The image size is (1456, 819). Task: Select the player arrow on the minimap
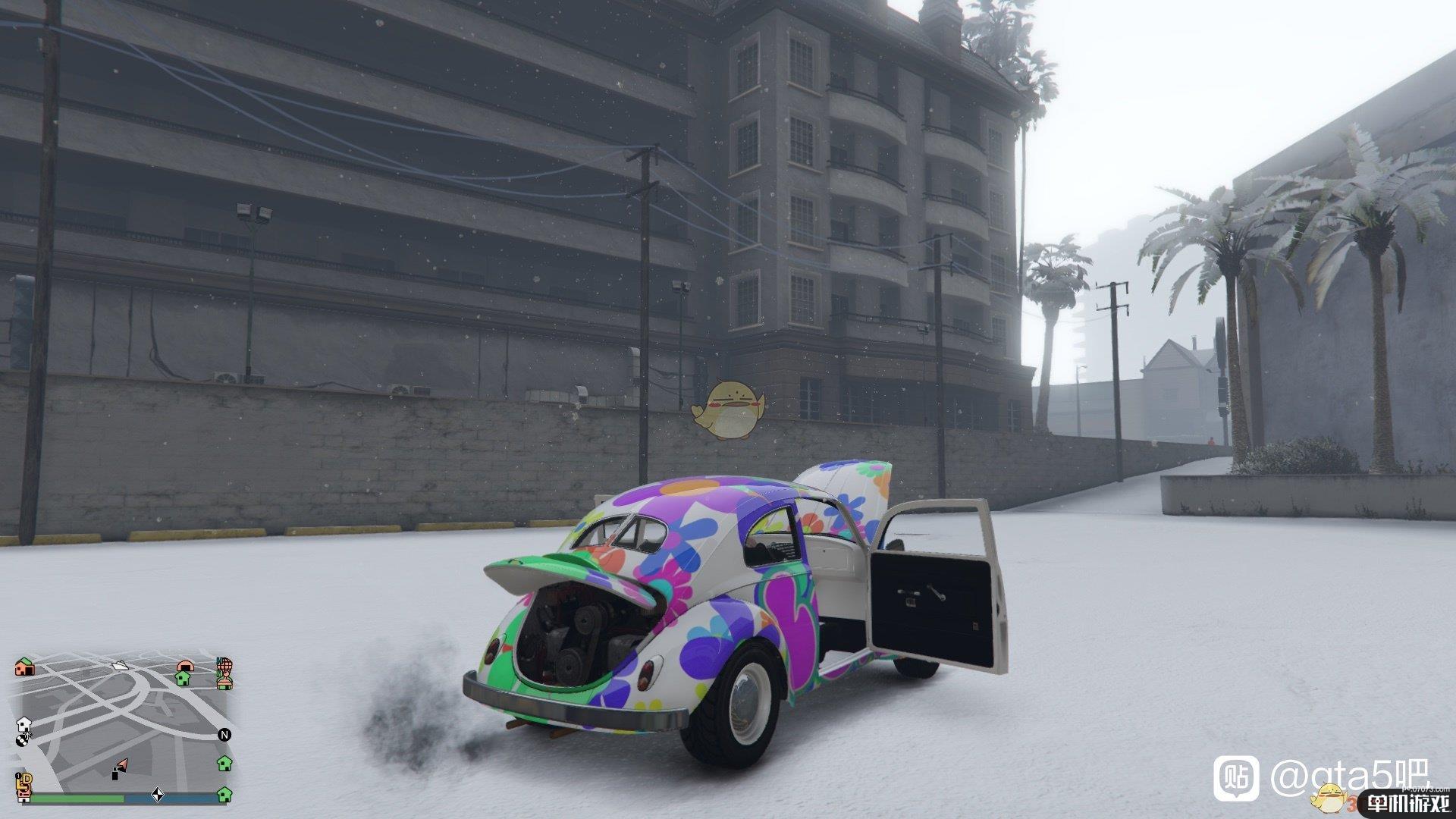pos(121,764)
